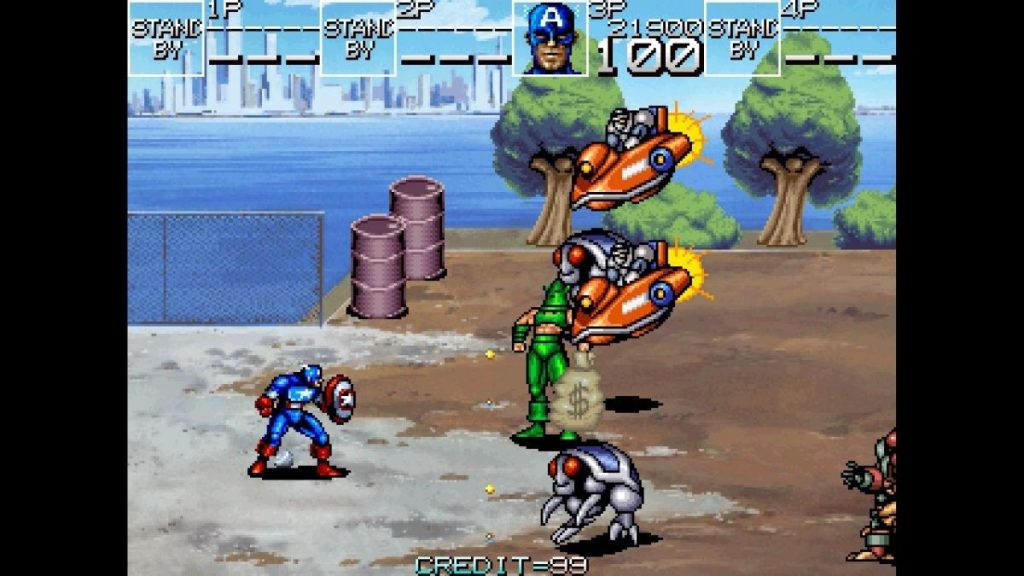Select the 1P Stand By slot

tap(166, 39)
